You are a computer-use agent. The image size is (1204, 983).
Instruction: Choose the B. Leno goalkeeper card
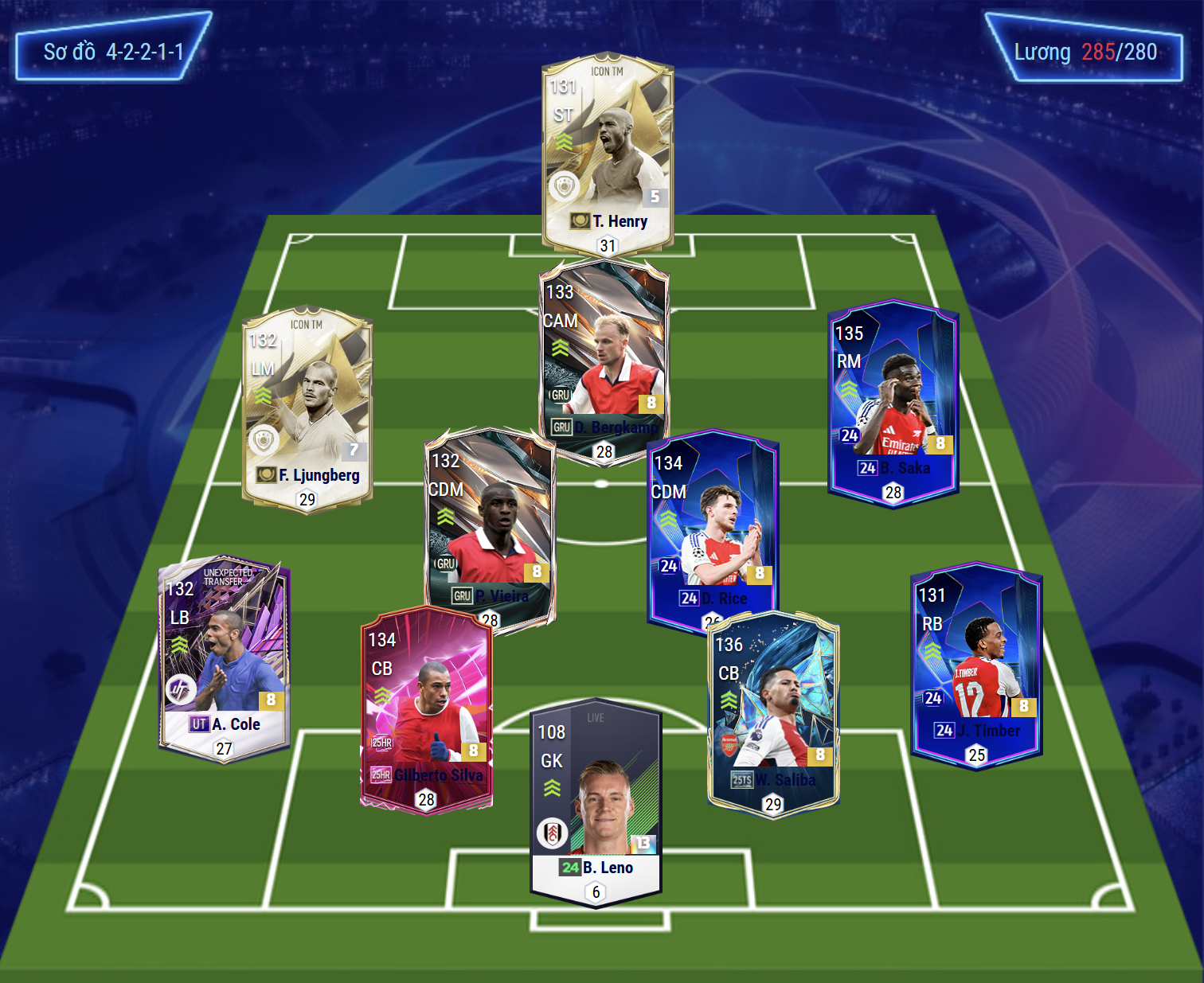point(596,800)
